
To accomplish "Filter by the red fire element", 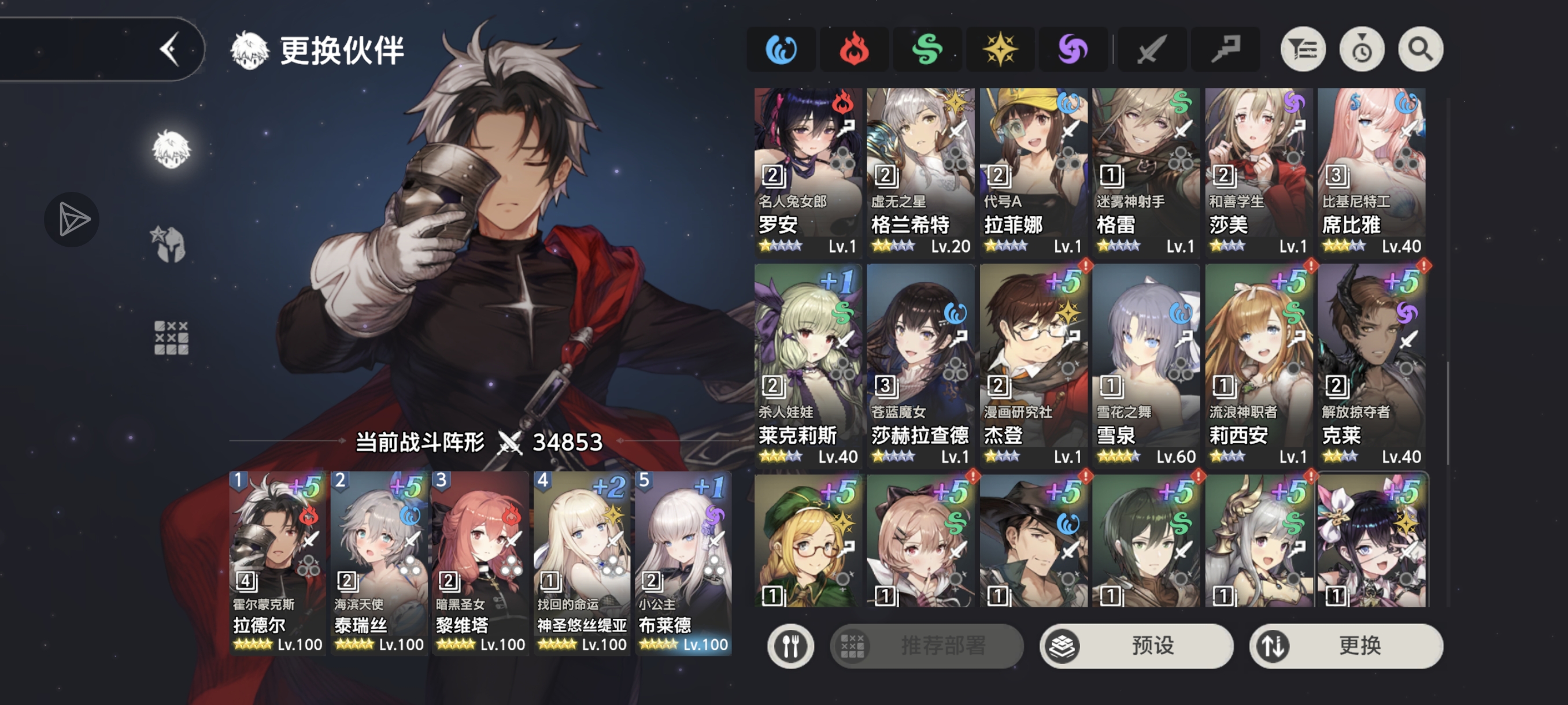I will 854,50.
